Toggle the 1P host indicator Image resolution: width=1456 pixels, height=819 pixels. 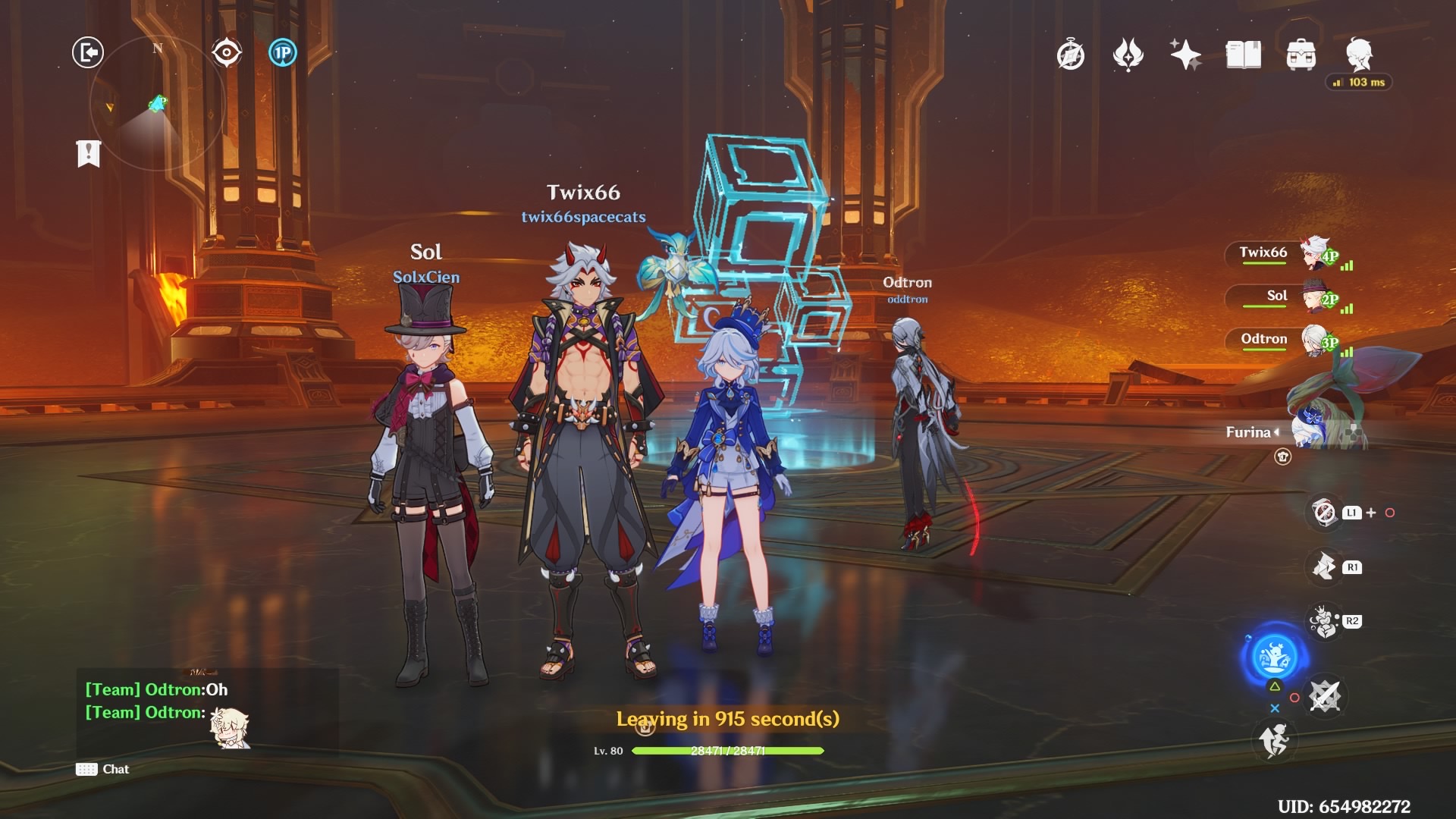[x=282, y=52]
